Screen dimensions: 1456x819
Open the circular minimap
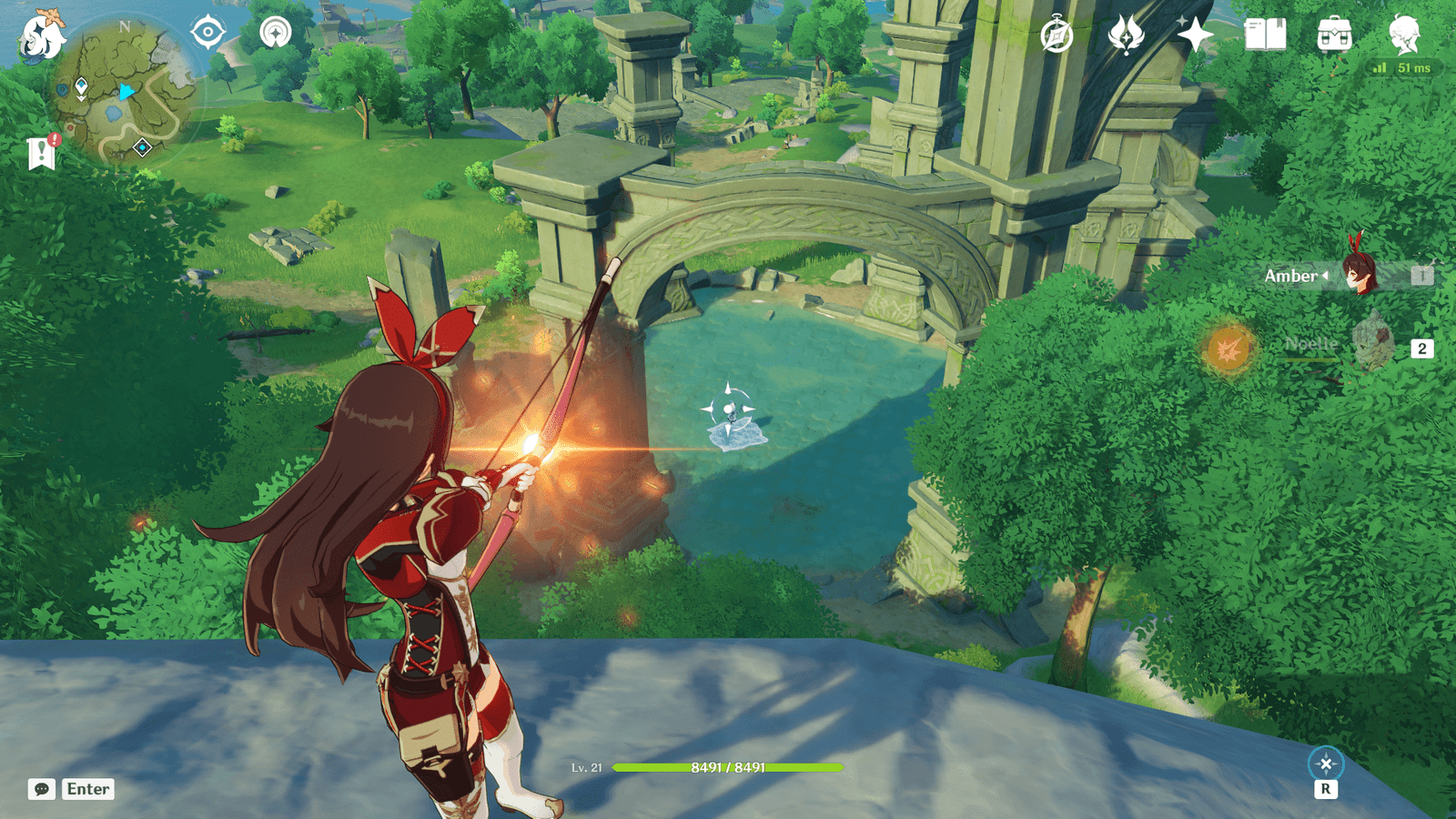124,89
